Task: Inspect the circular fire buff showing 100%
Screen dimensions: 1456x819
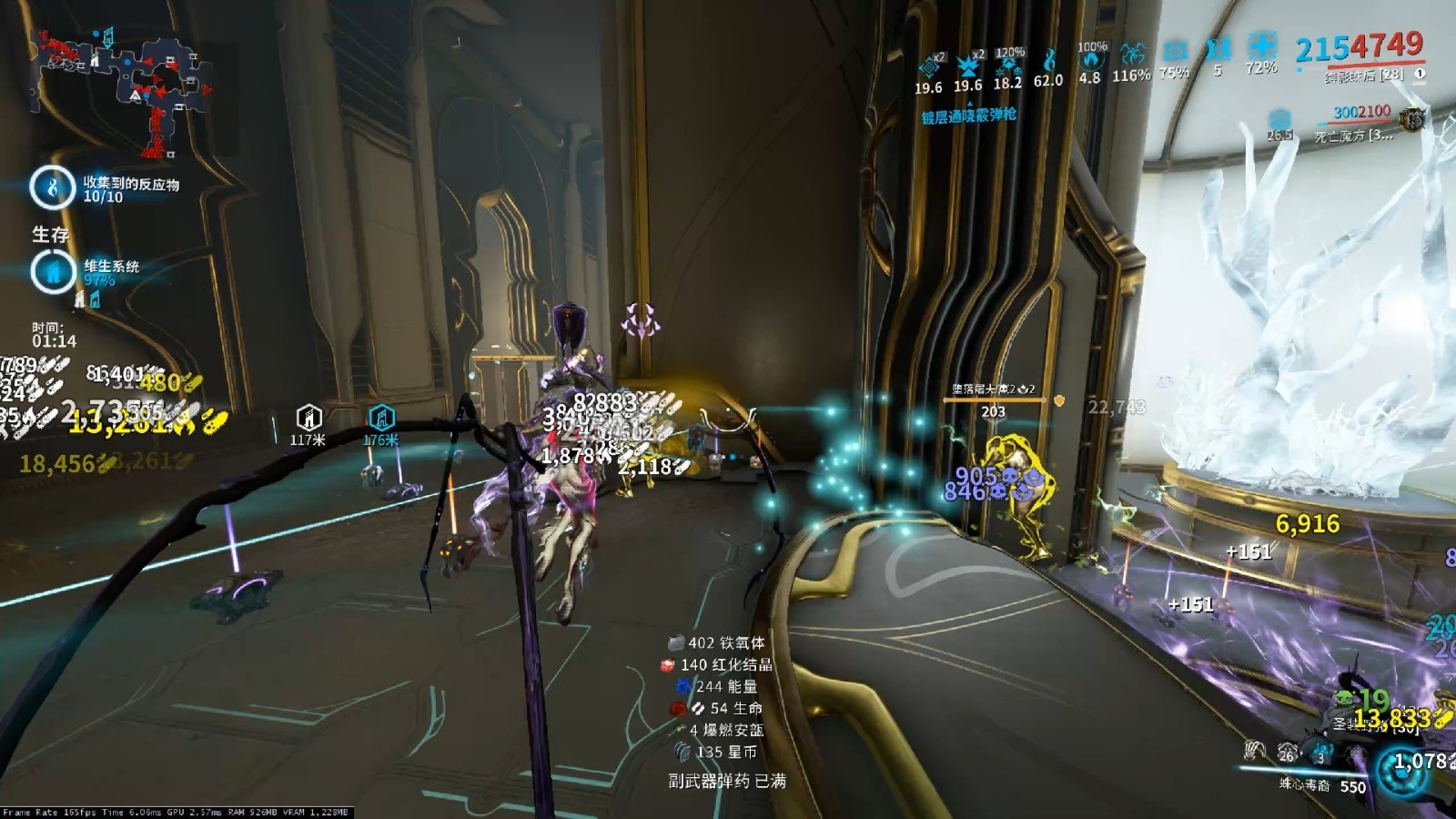Action: 1090,60
